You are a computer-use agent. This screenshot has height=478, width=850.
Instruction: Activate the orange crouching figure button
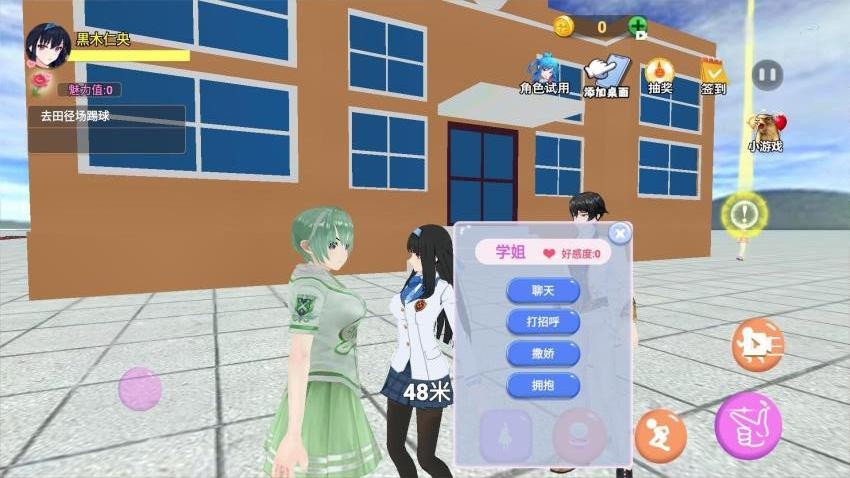click(x=660, y=436)
